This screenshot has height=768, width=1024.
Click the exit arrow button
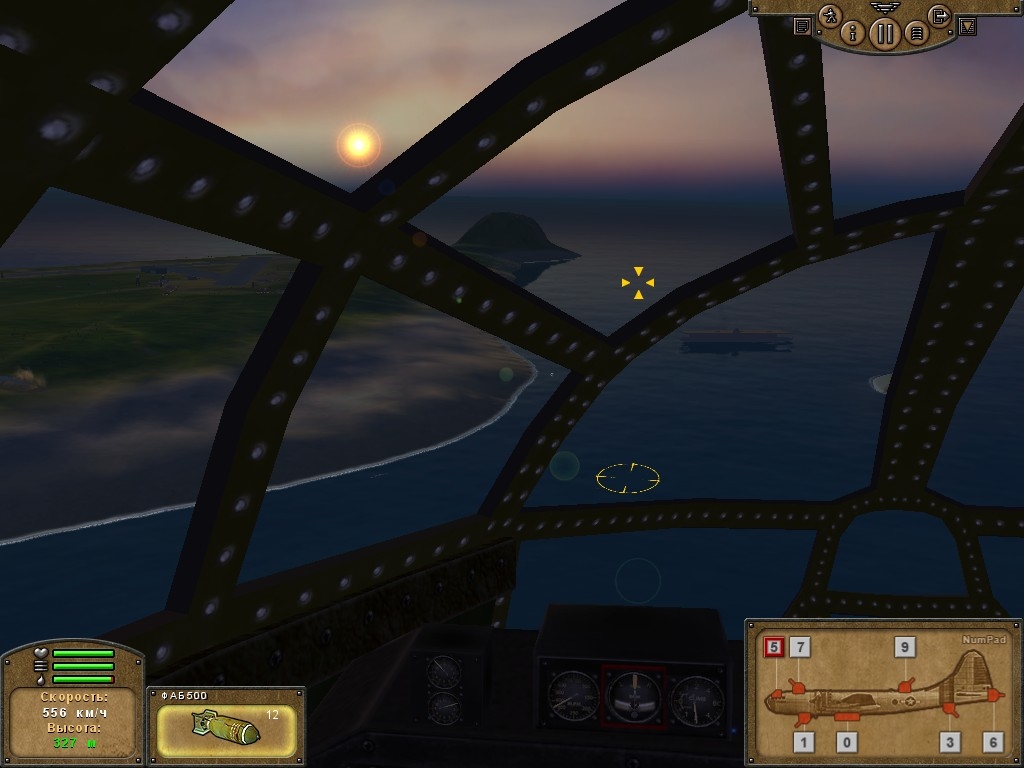click(x=939, y=15)
